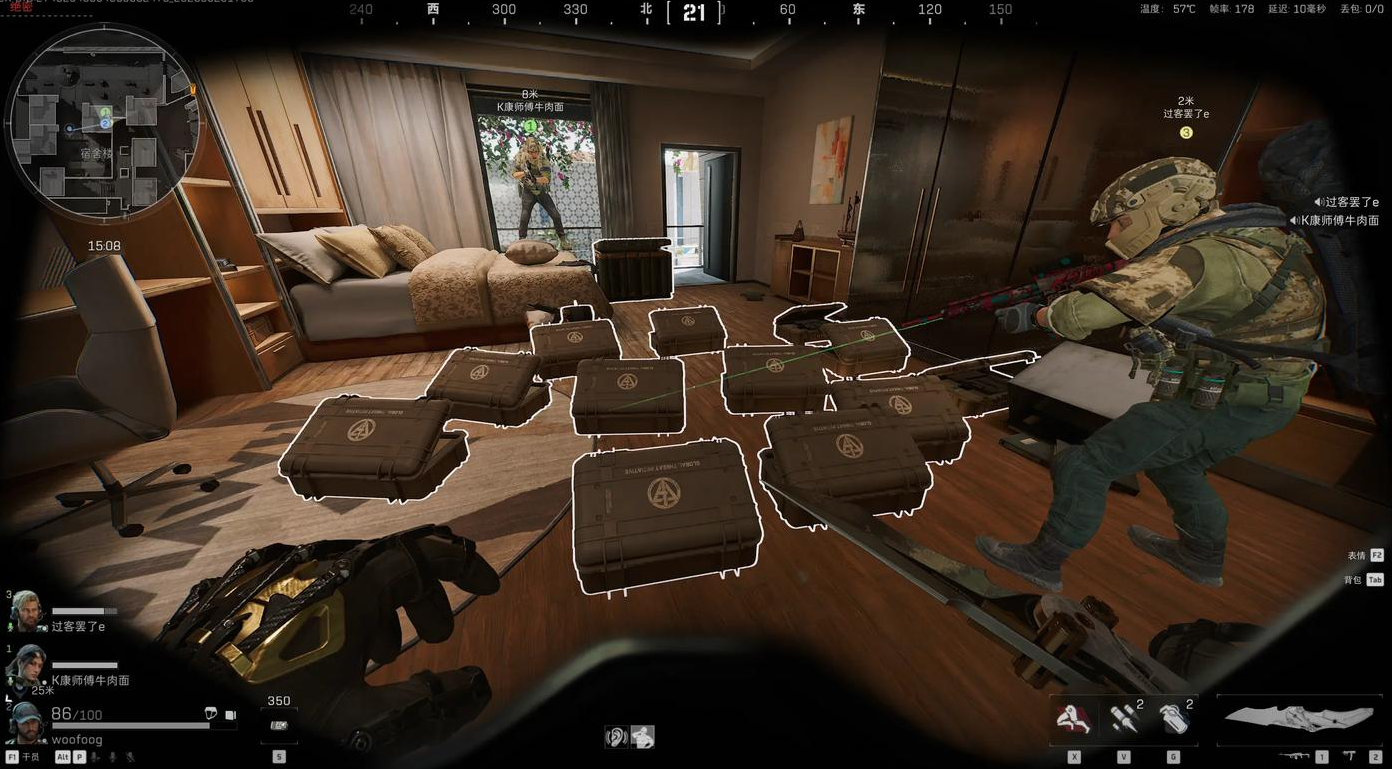Viewport: 1392px width, 769px height.
Task: Click the crouching stance status icon
Action: tap(642, 738)
